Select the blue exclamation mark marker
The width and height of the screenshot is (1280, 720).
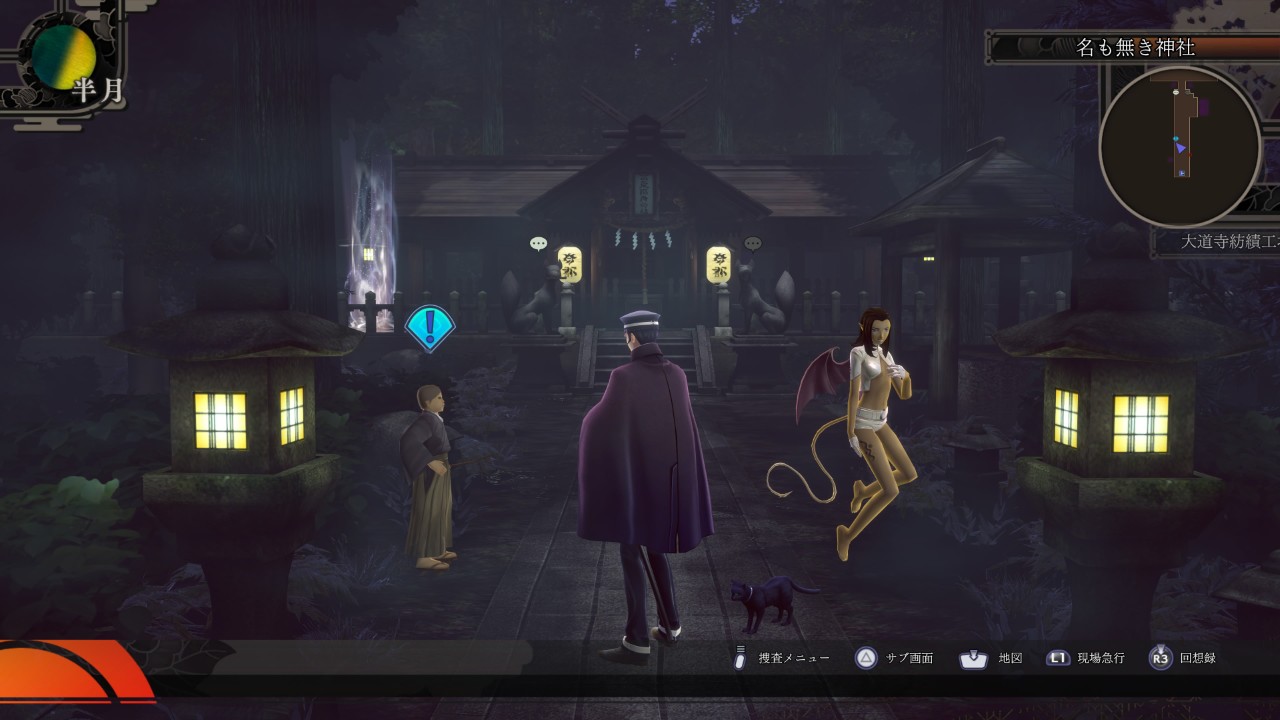point(430,326)
